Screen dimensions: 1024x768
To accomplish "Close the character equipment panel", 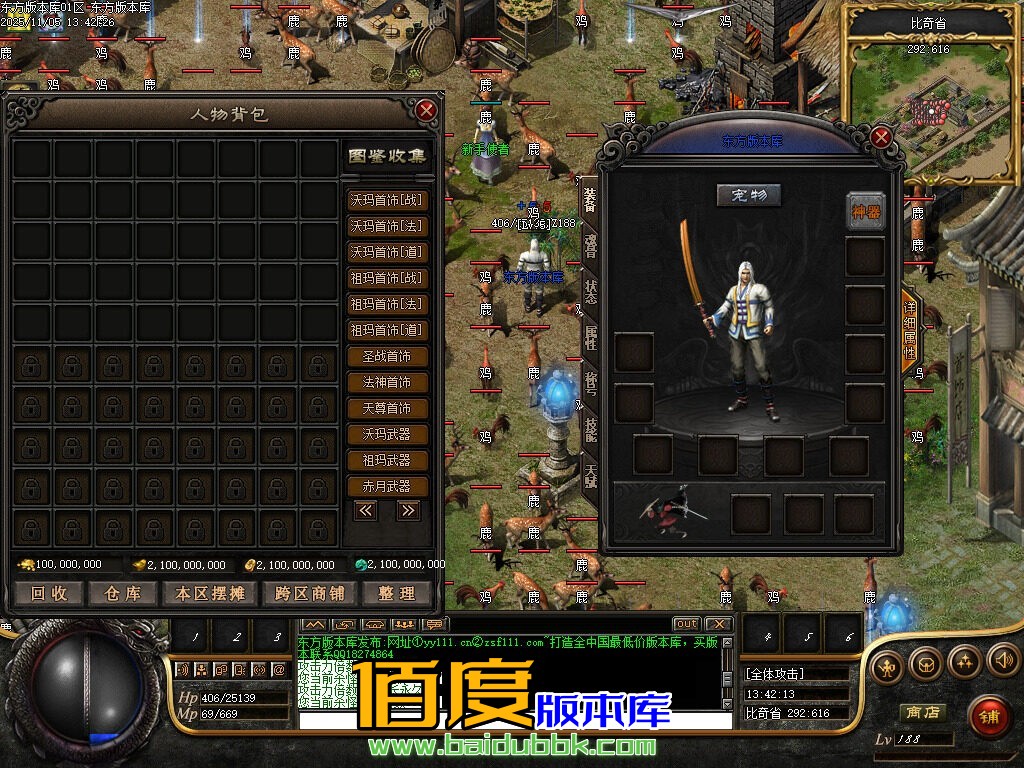I will [880, 137].
